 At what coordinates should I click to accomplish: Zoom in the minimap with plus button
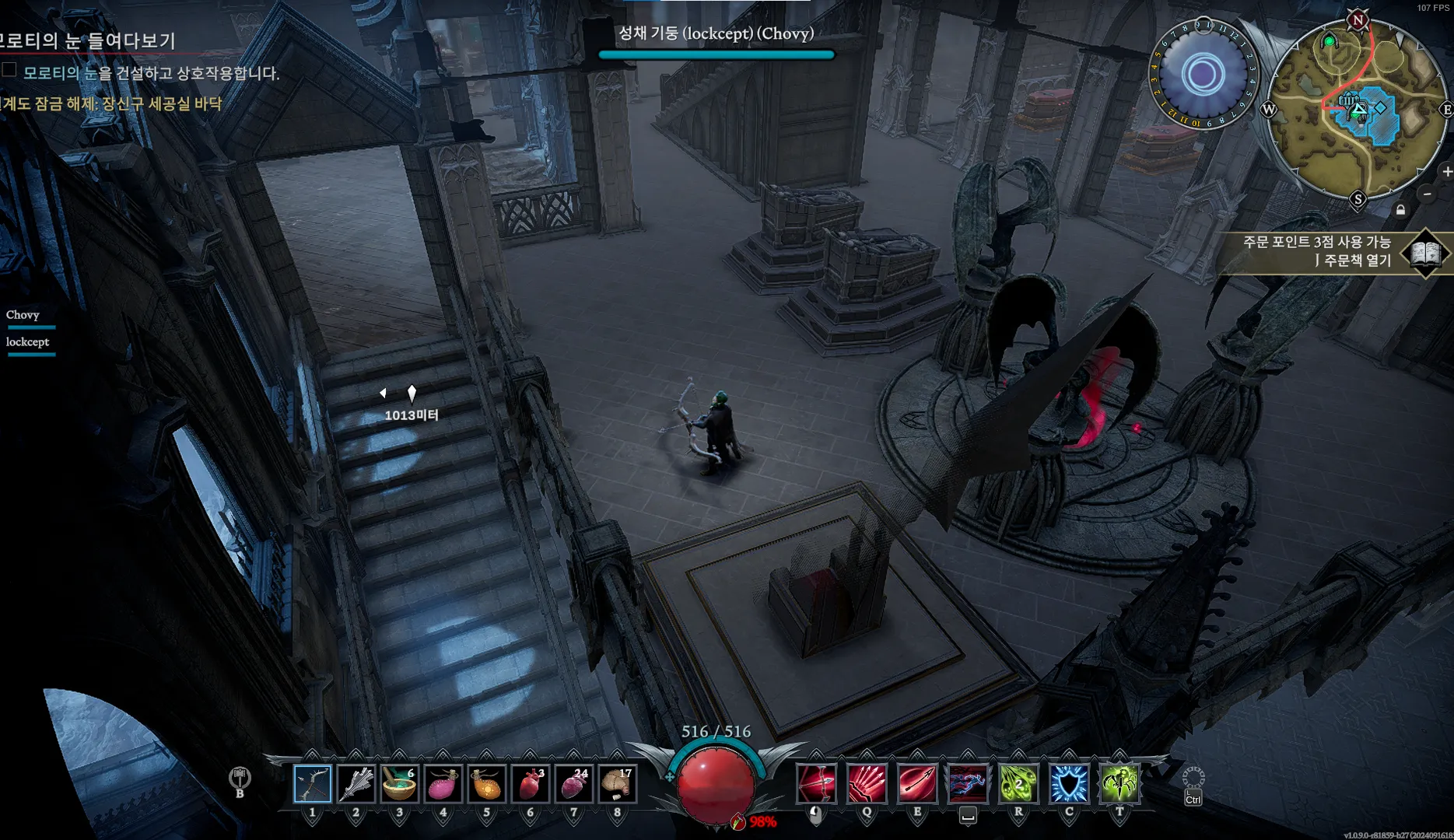(1446, 171)
